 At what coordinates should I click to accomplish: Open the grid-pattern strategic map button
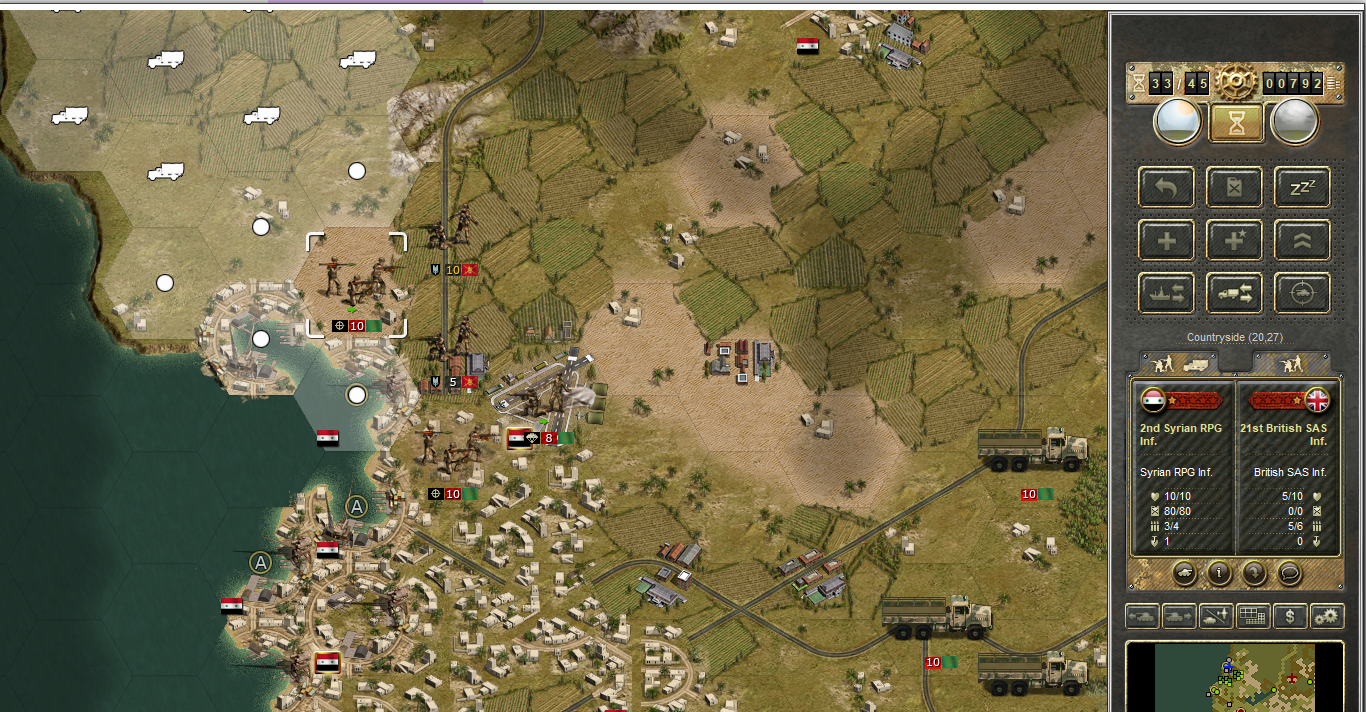click(1252, 616)
